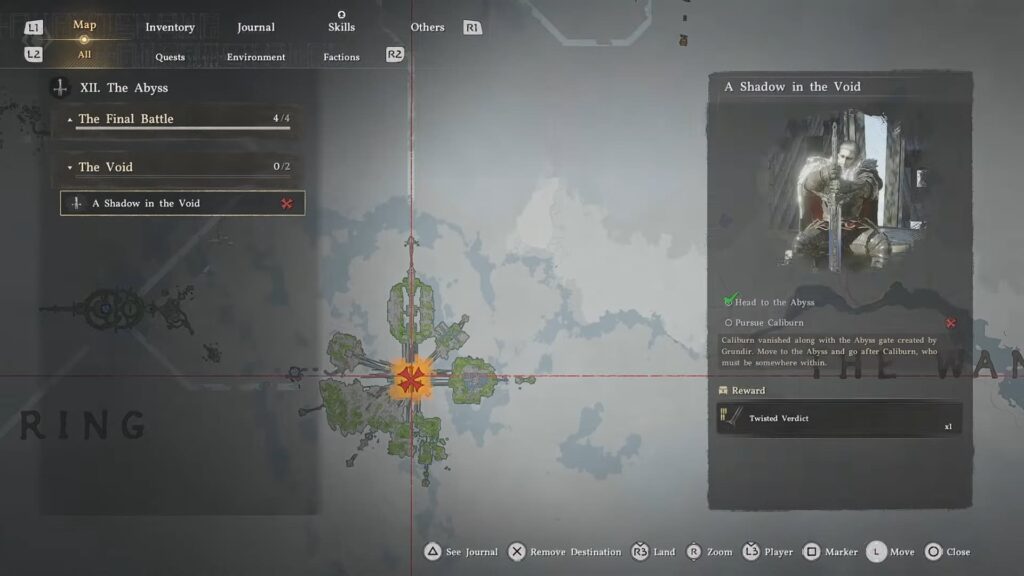Choose the Environment filter
The image size is (1024, 576).
coord(256,57)
